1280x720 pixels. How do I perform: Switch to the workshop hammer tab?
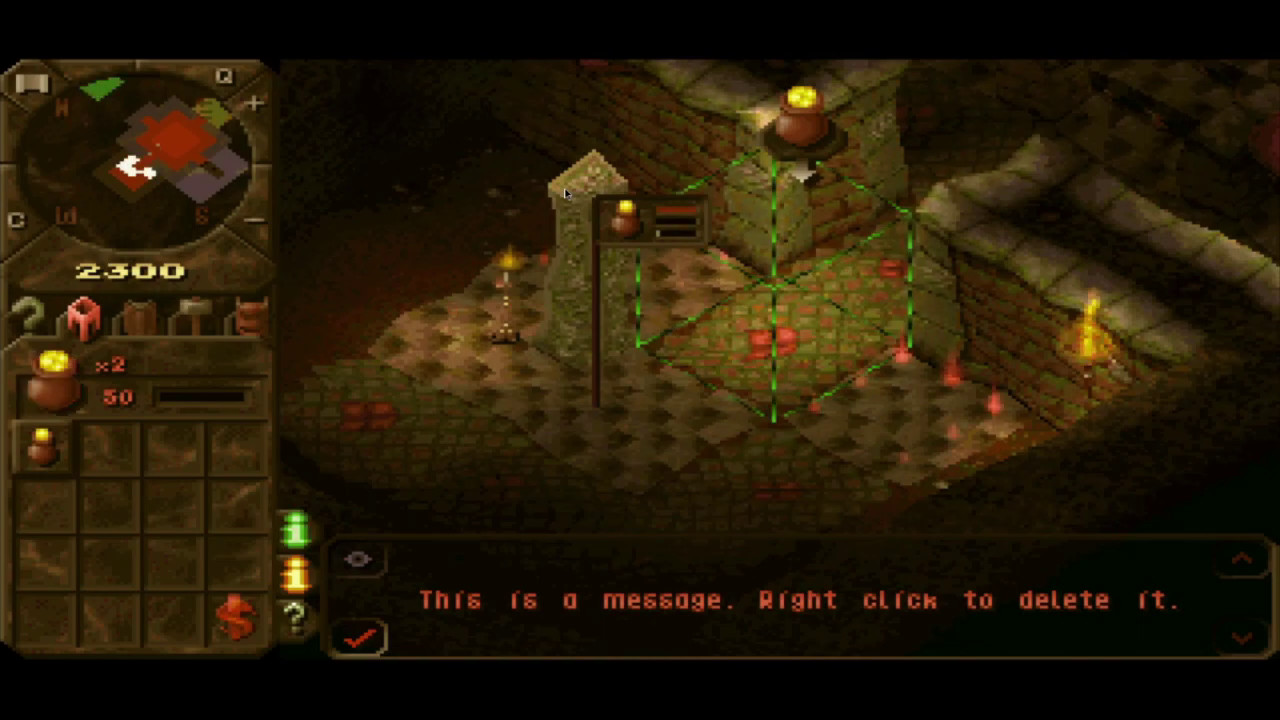click(193, 317)
